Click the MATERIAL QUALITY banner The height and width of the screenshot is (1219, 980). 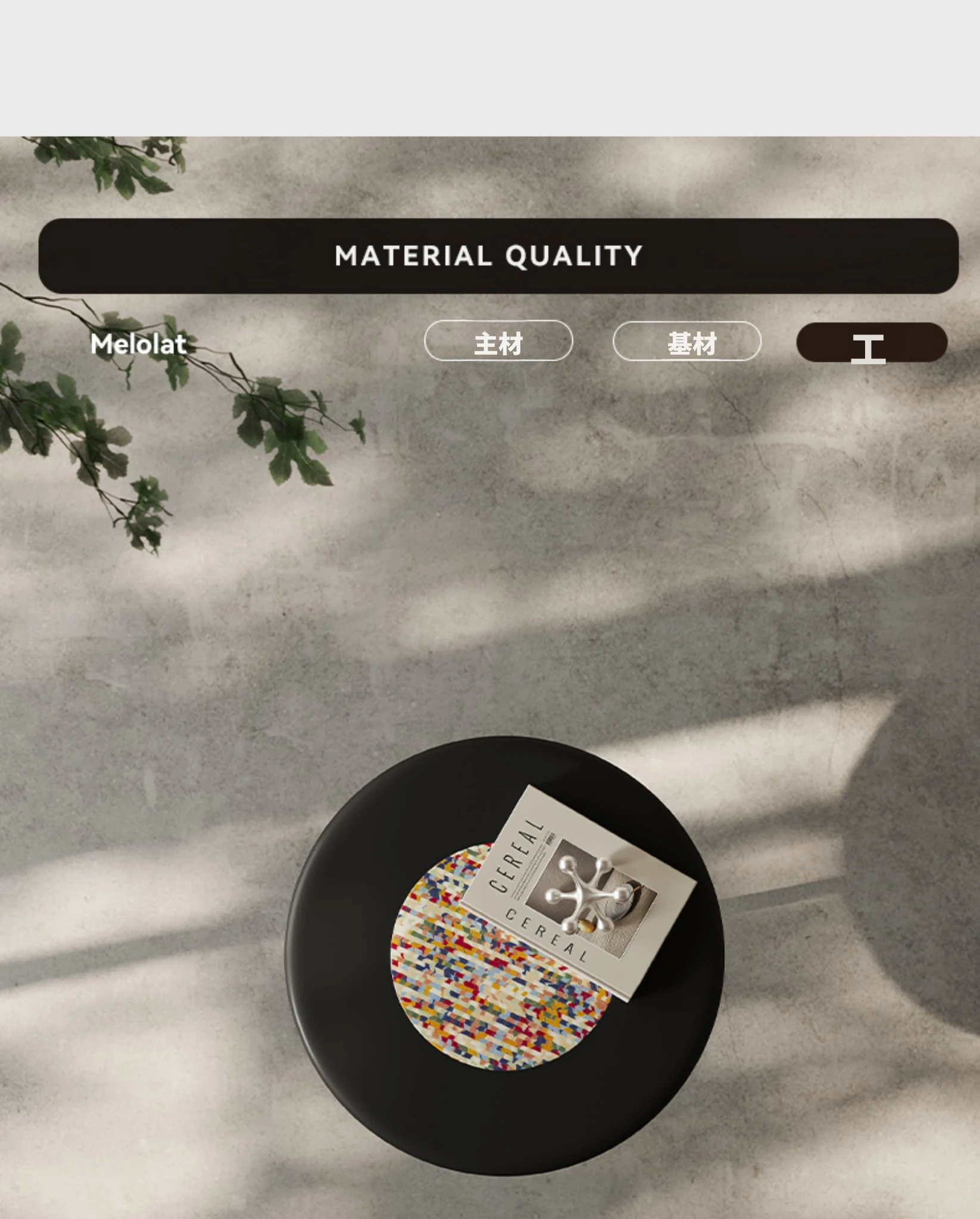pyautogui.click(x=498, y=256)
